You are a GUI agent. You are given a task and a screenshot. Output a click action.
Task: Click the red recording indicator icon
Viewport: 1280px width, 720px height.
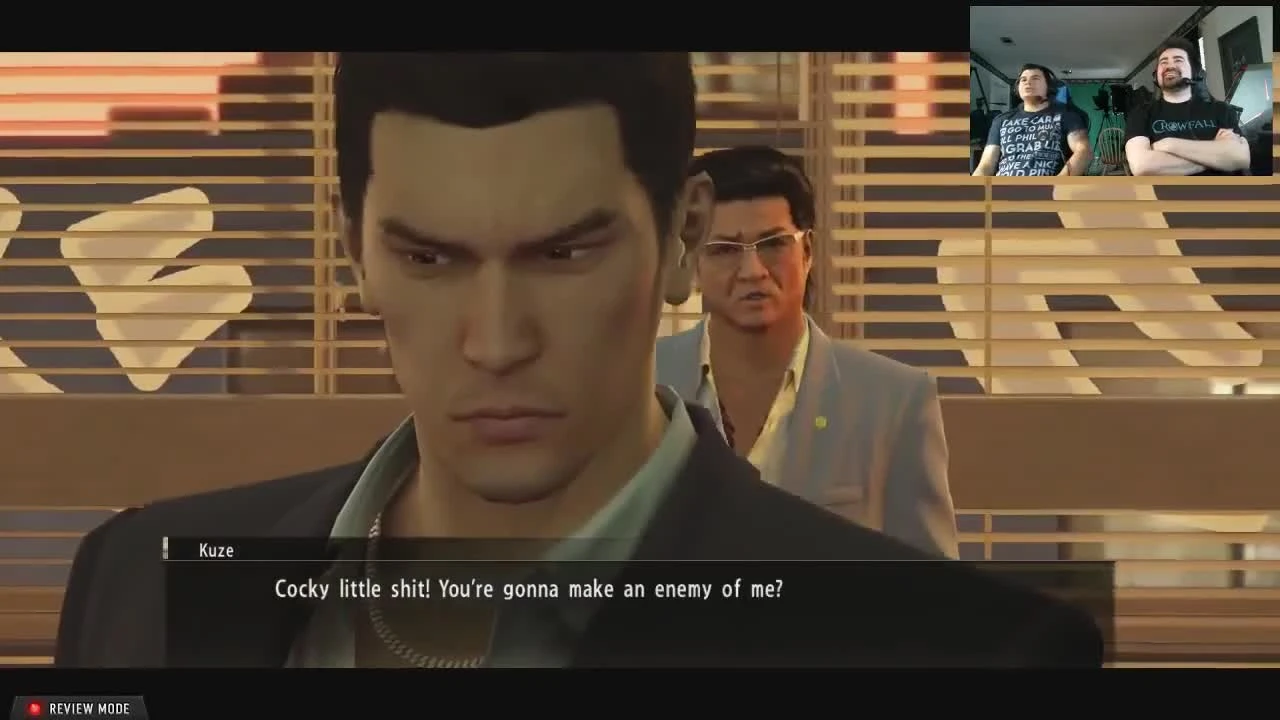(32, 708)
